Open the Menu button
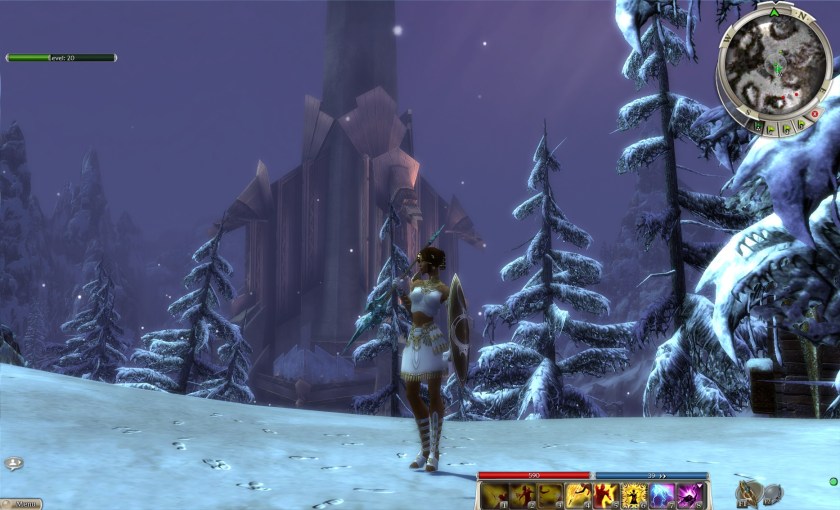The height and width of the screenshot is (510, 840). [x=21, y=504]
